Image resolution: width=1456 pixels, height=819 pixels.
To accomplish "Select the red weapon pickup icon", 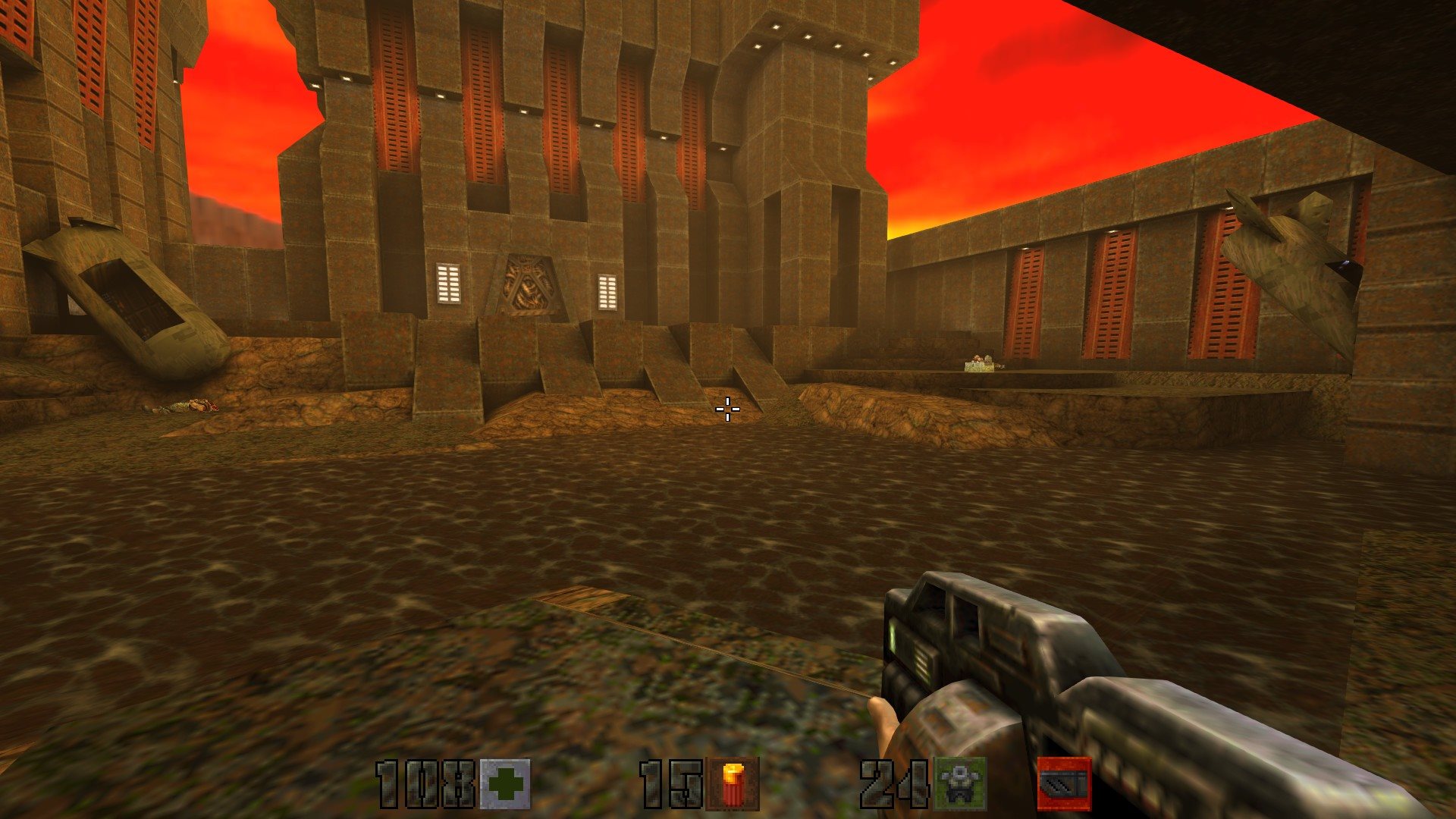I will (x=1064, y=783).
